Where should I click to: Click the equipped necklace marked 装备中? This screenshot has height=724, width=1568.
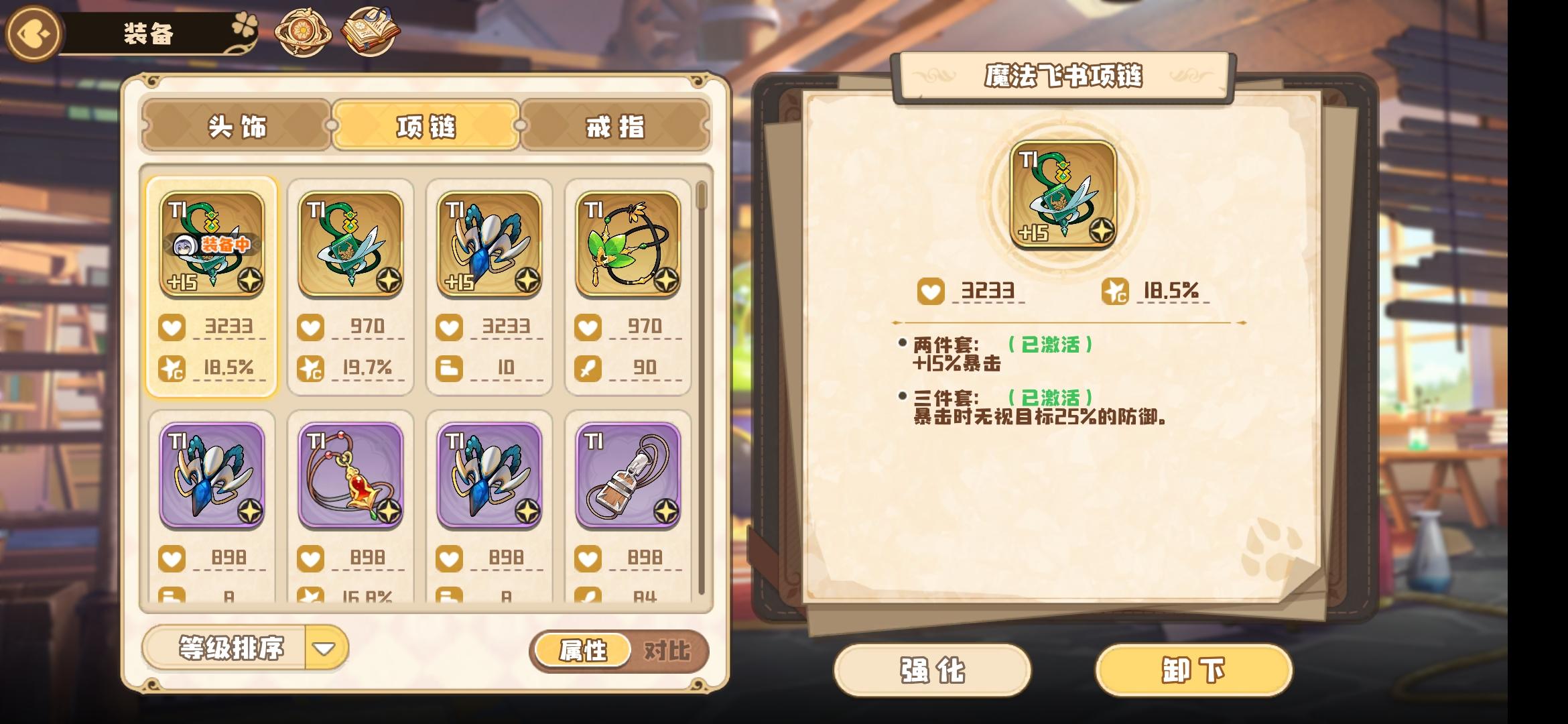214,245
